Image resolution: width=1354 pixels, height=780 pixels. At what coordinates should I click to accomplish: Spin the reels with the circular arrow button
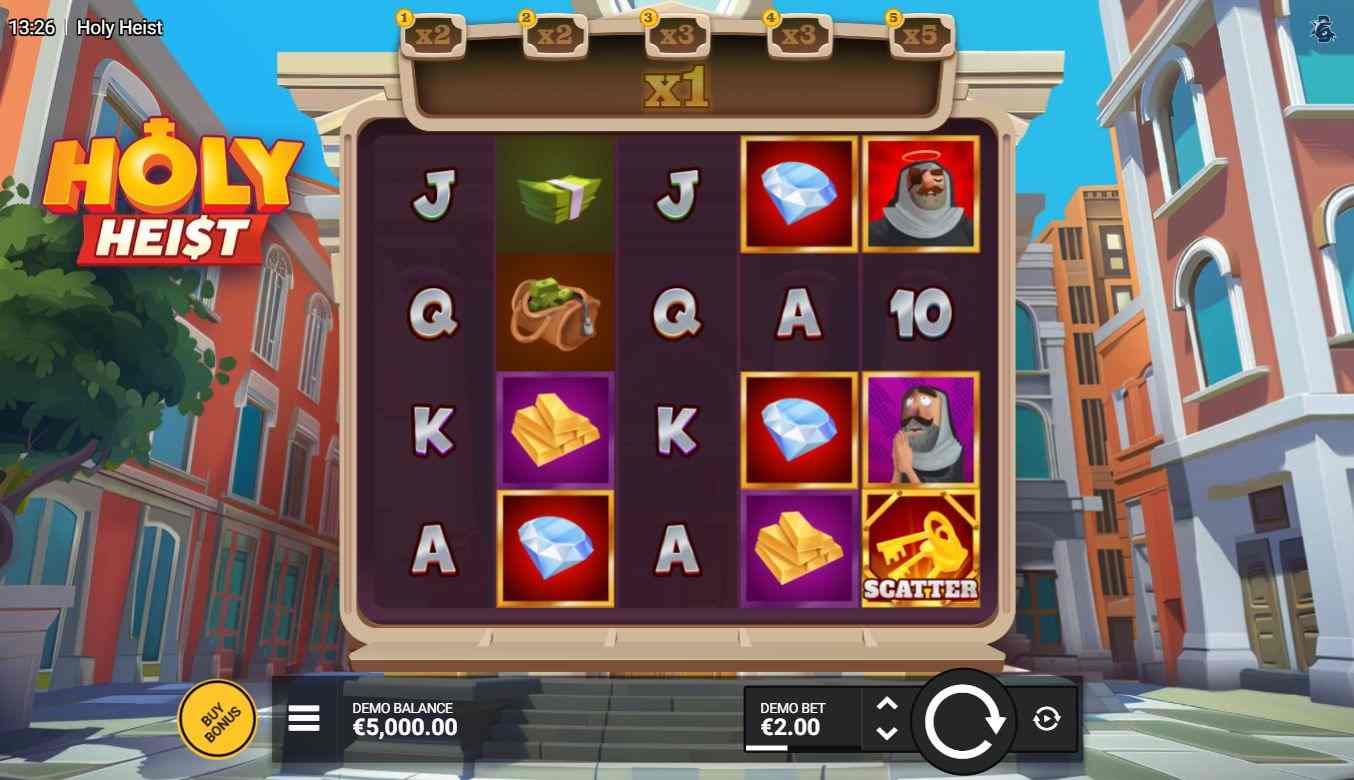click(x=964, y=720)
